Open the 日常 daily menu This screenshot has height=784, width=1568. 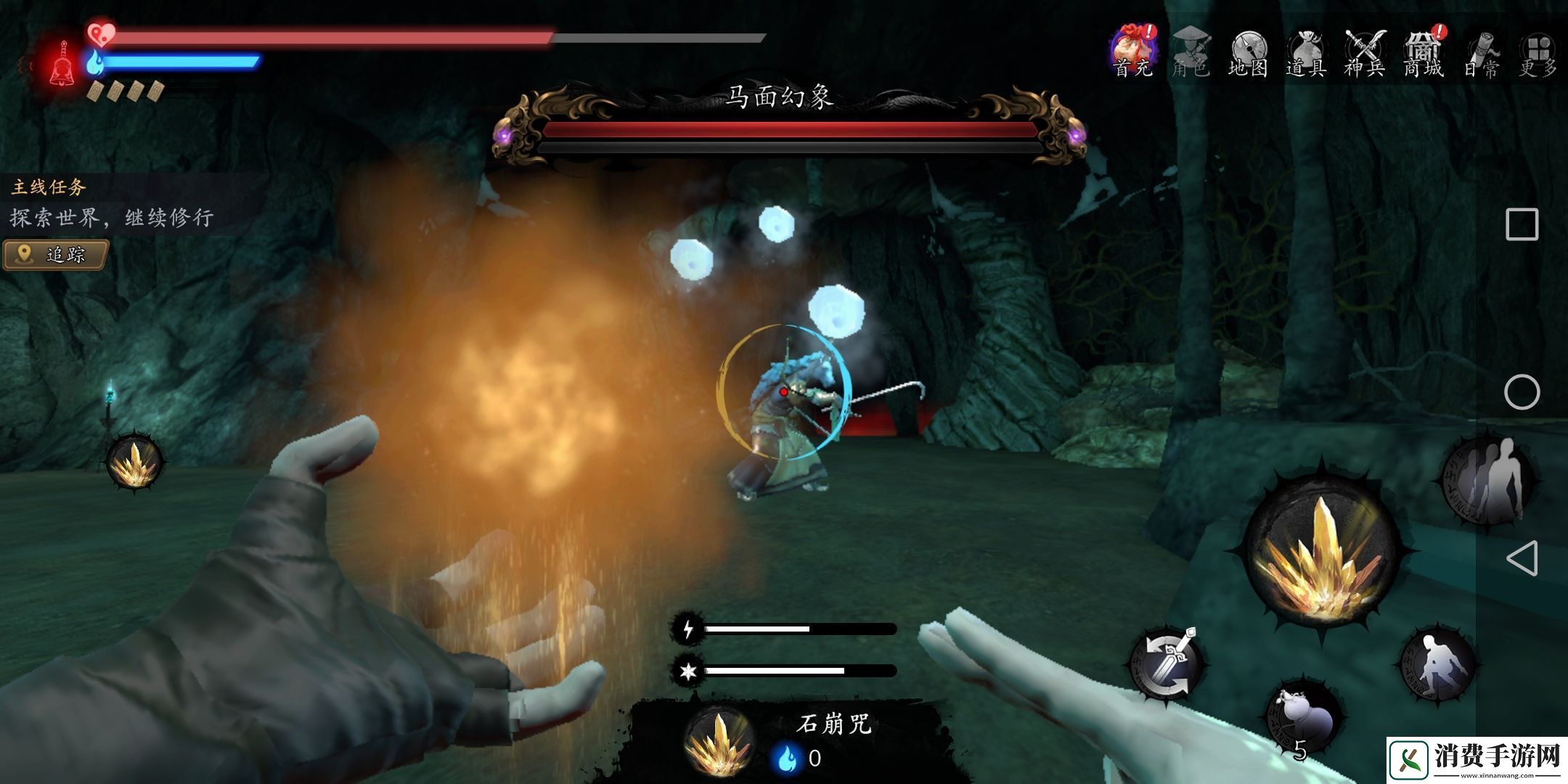1481,52
